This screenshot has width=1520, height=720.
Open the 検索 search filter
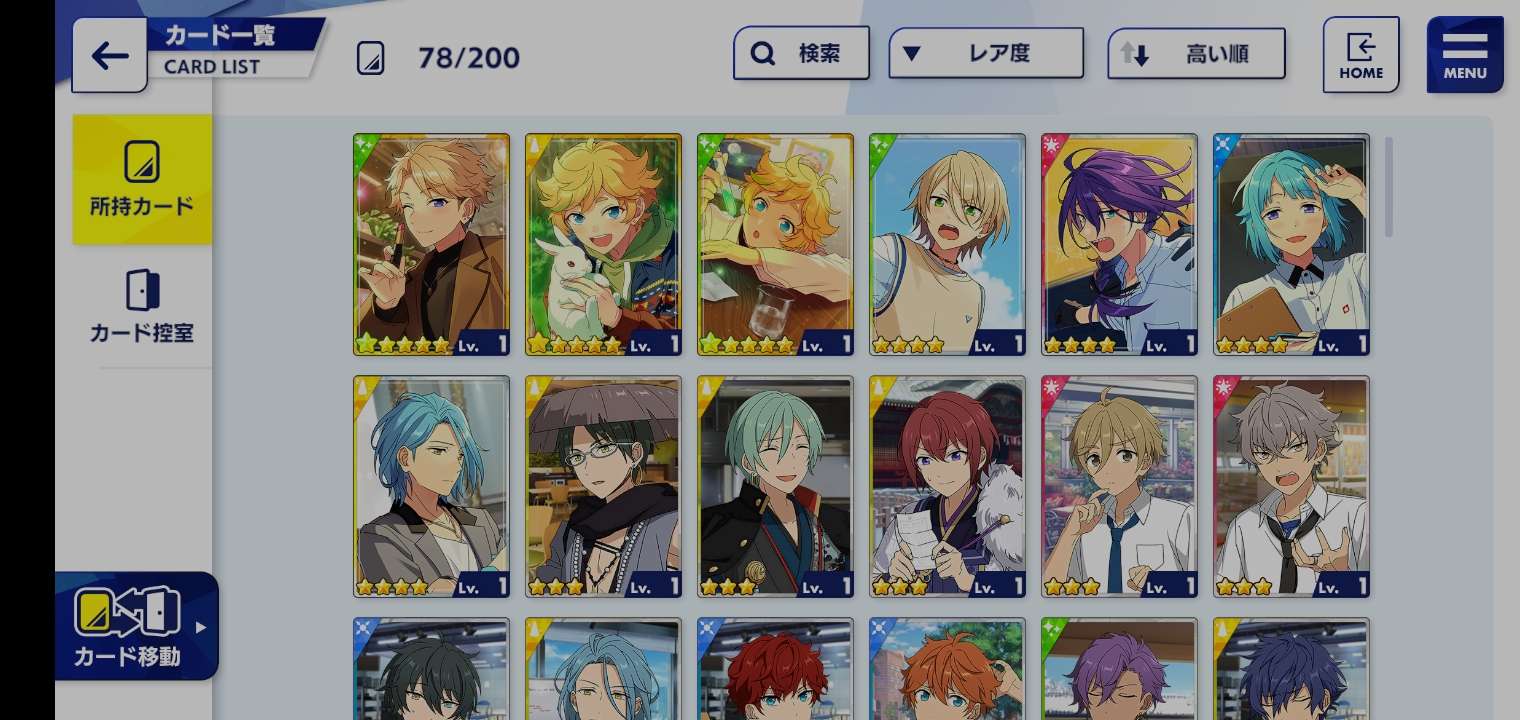(801, 53)
